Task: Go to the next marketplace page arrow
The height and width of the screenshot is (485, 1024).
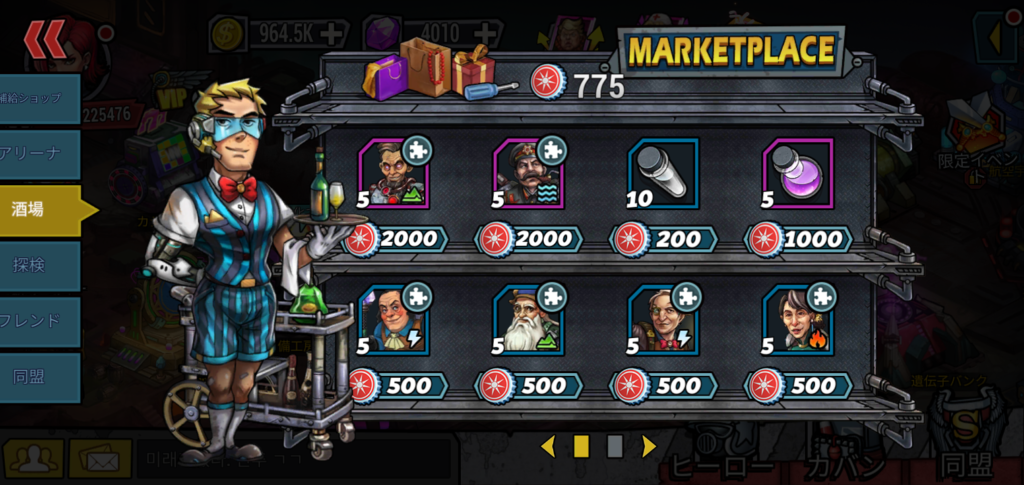Action: coord(649,446)
